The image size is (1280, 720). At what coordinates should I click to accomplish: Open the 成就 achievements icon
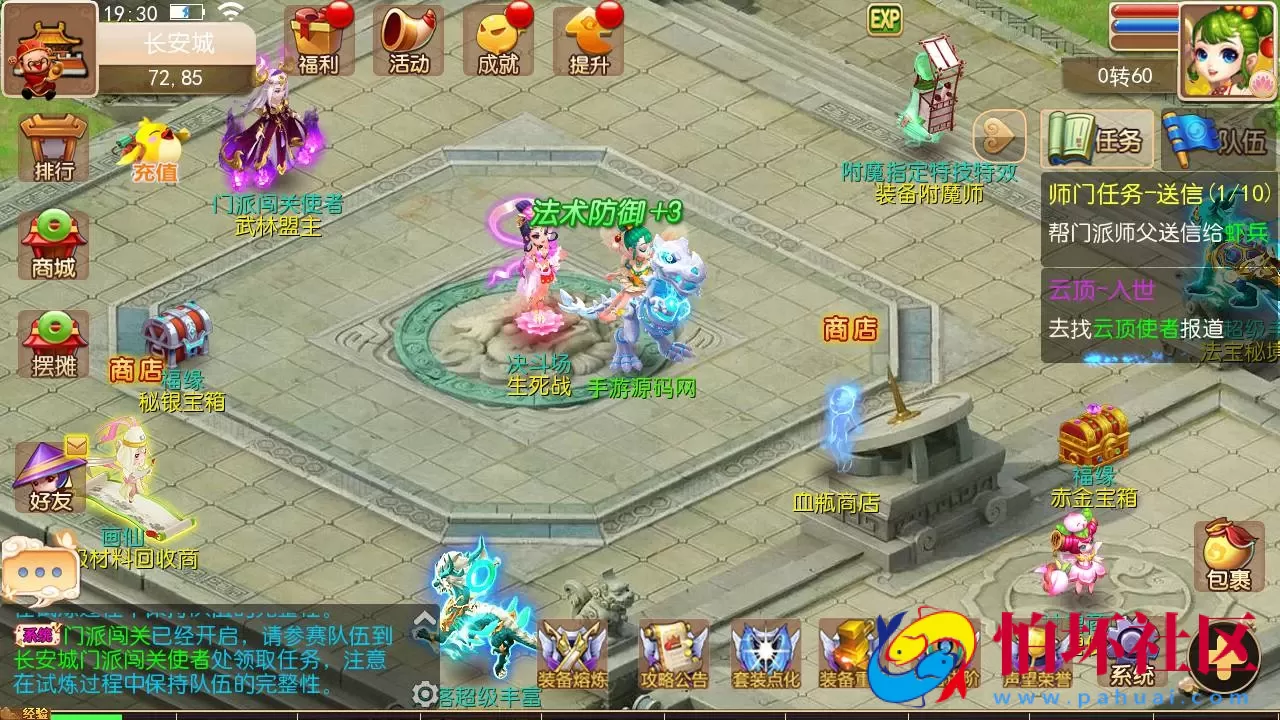click(497, 40)
